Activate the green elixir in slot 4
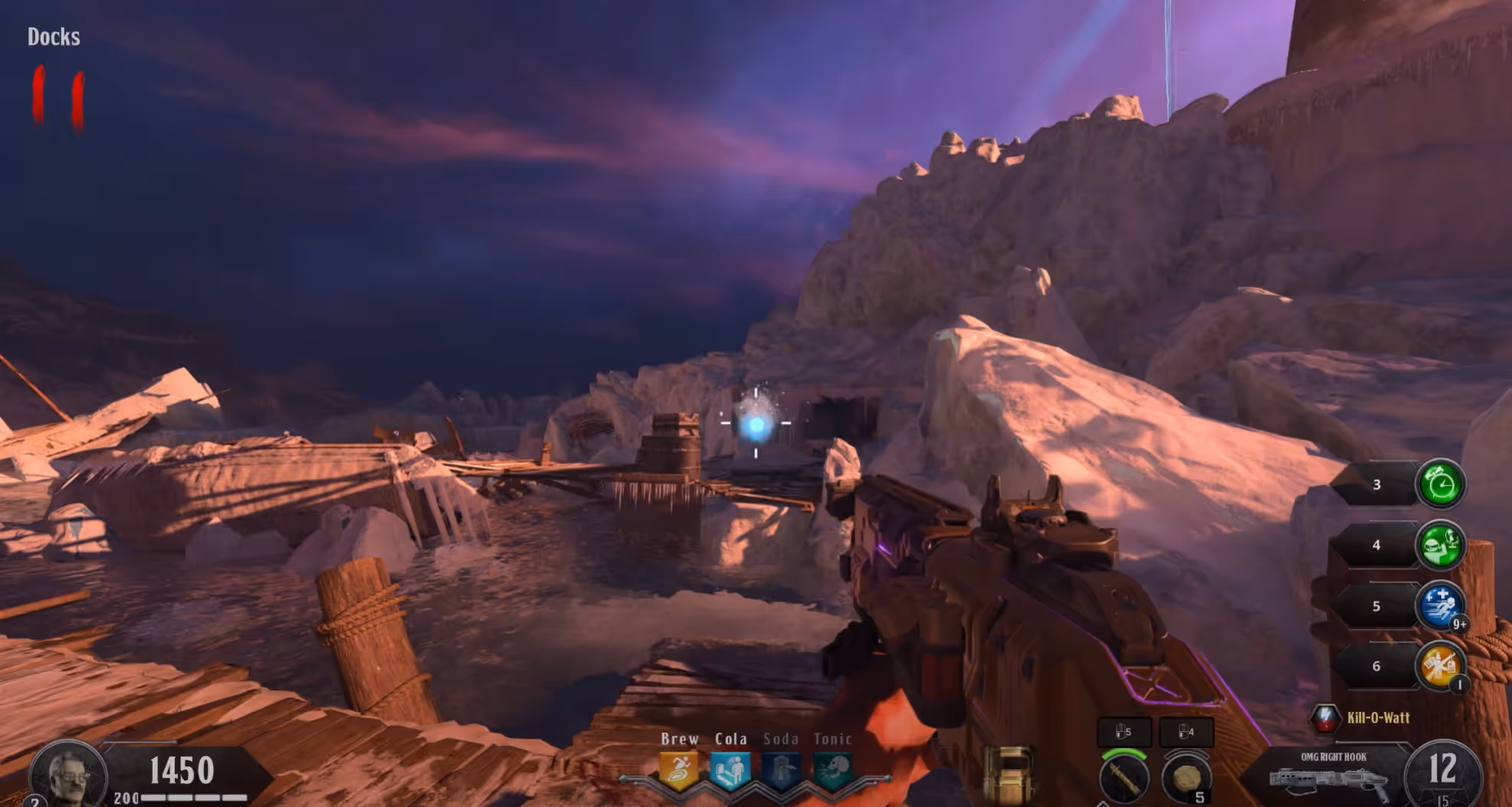1512x807 pixels. pos(1440,545)
